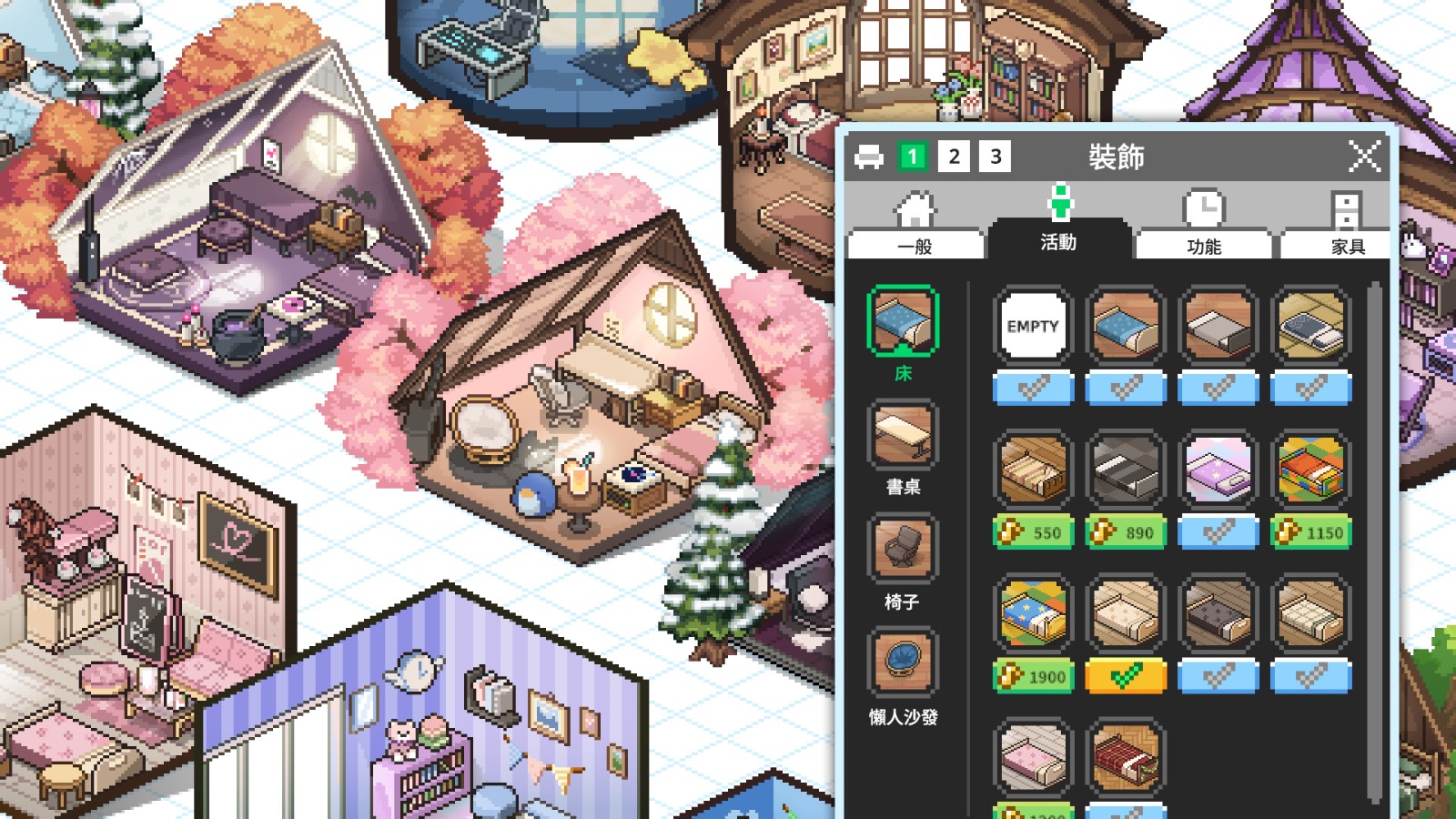
Task: Select the blue bed thumbnail next to EMPTY
Action: coord(1127,325)
